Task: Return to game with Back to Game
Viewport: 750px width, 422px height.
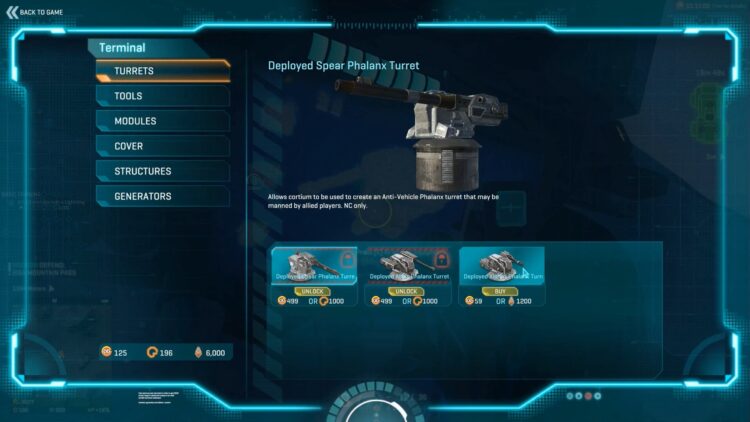Action: click(x=36, y=11)
